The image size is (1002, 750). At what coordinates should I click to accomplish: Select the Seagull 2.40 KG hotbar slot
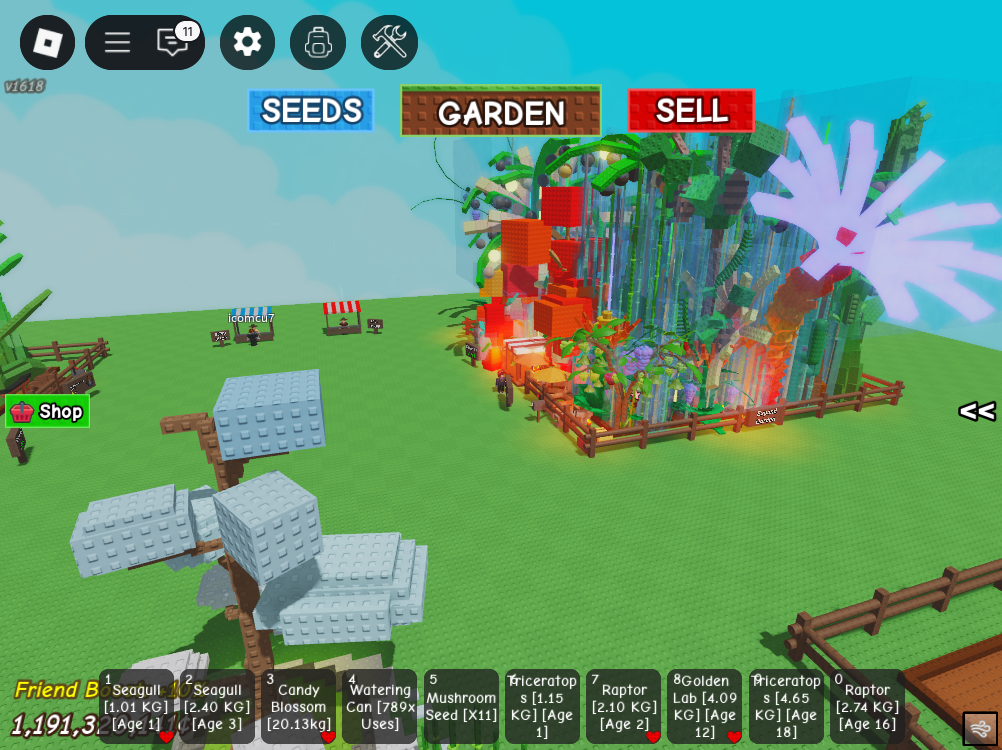click(217, 706)
